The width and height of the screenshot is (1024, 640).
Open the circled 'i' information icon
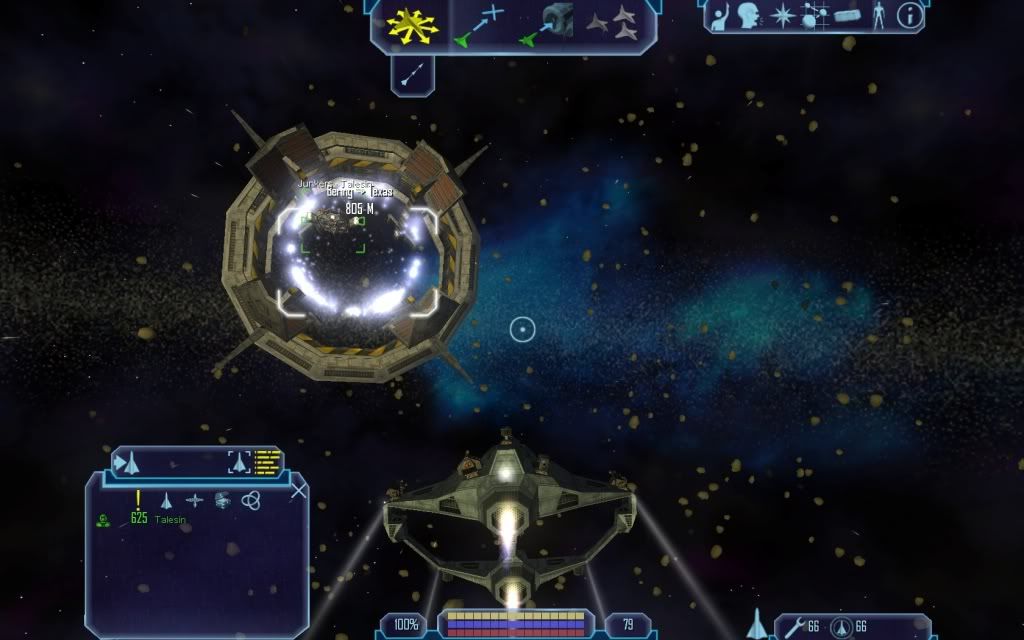click(910, 15)
